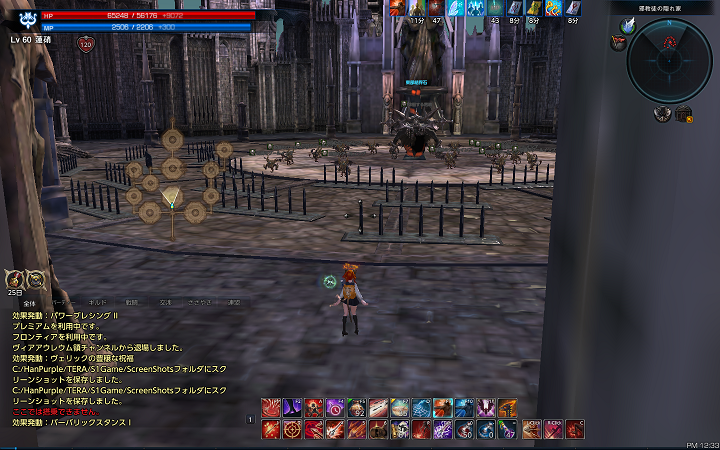The height and width of the screenshot is (450, 720).
Task: Click the circular radar minimap
Action: [670, 60]
